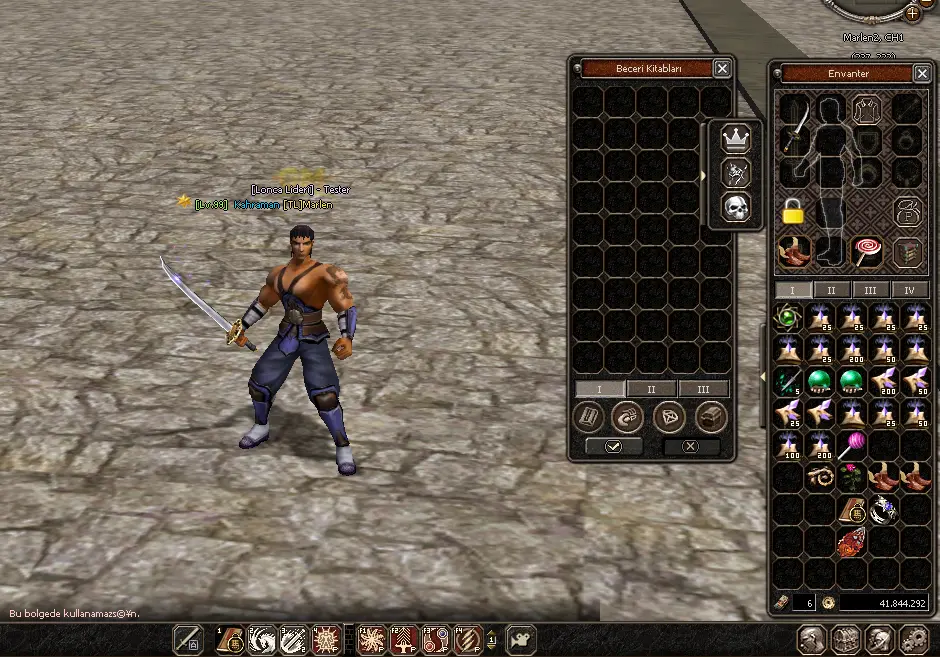Close the Beceri Kitapları window
This screenshot has width=940, height=657.
(722, 68)
